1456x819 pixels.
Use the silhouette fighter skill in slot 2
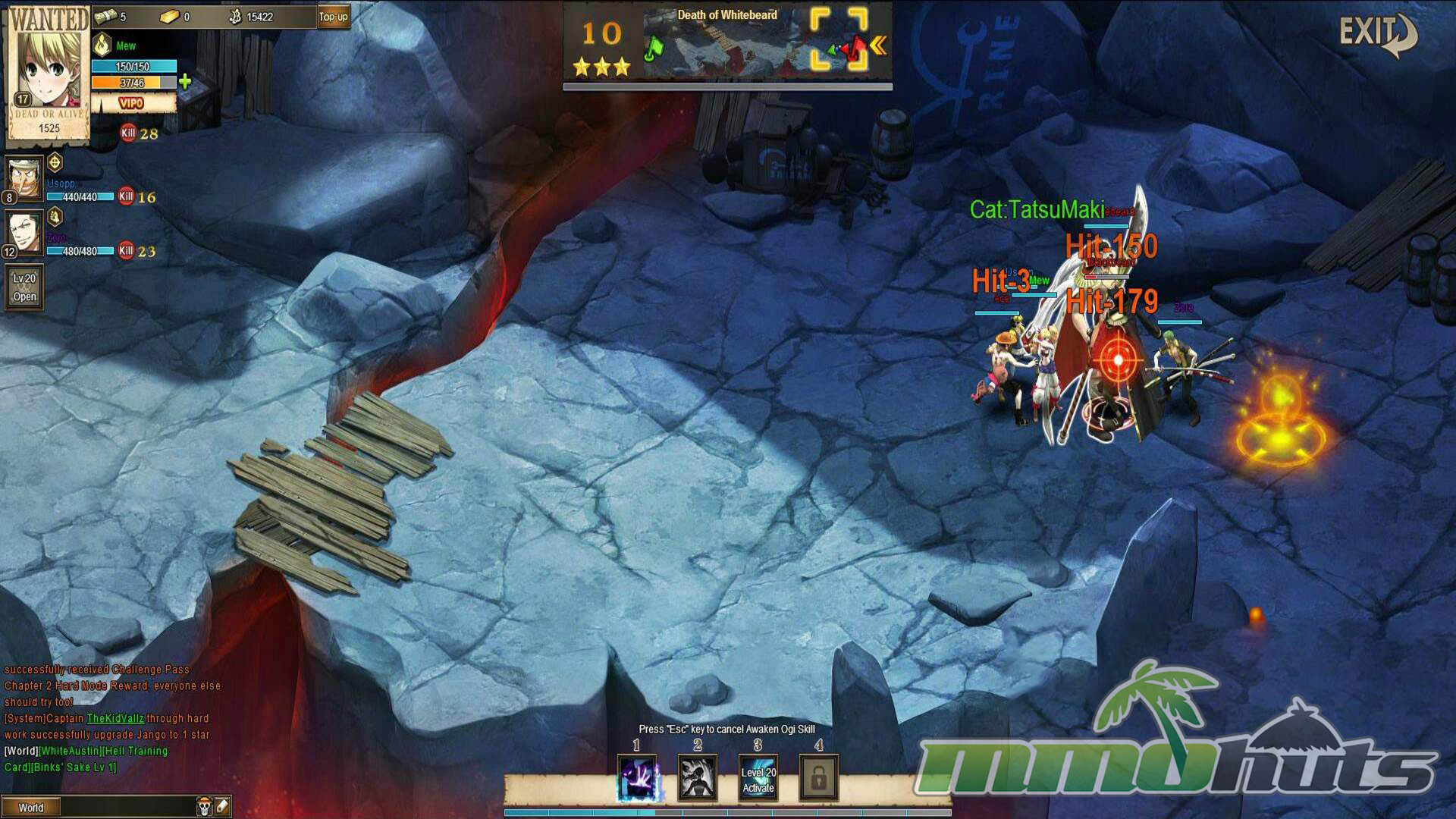[x=697, y=778]
